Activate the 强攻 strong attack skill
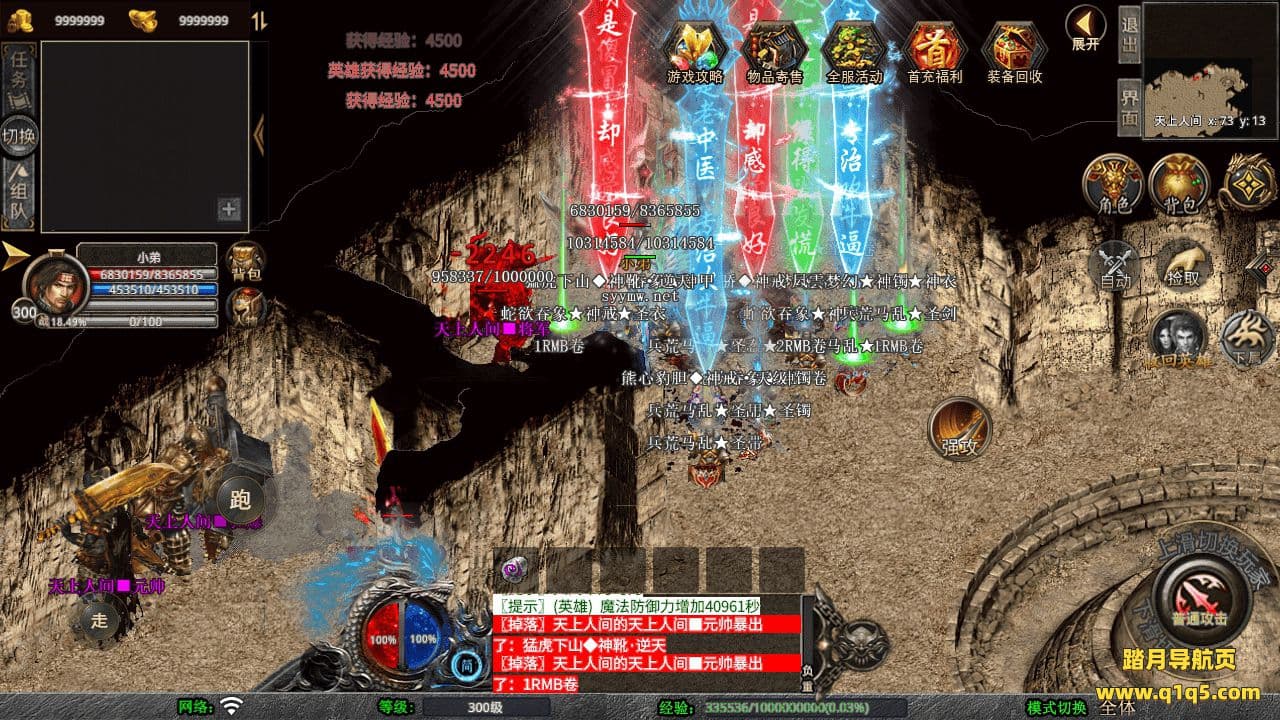The height and width of the screenshot is (720, 1280). click(x=960, y=430)
